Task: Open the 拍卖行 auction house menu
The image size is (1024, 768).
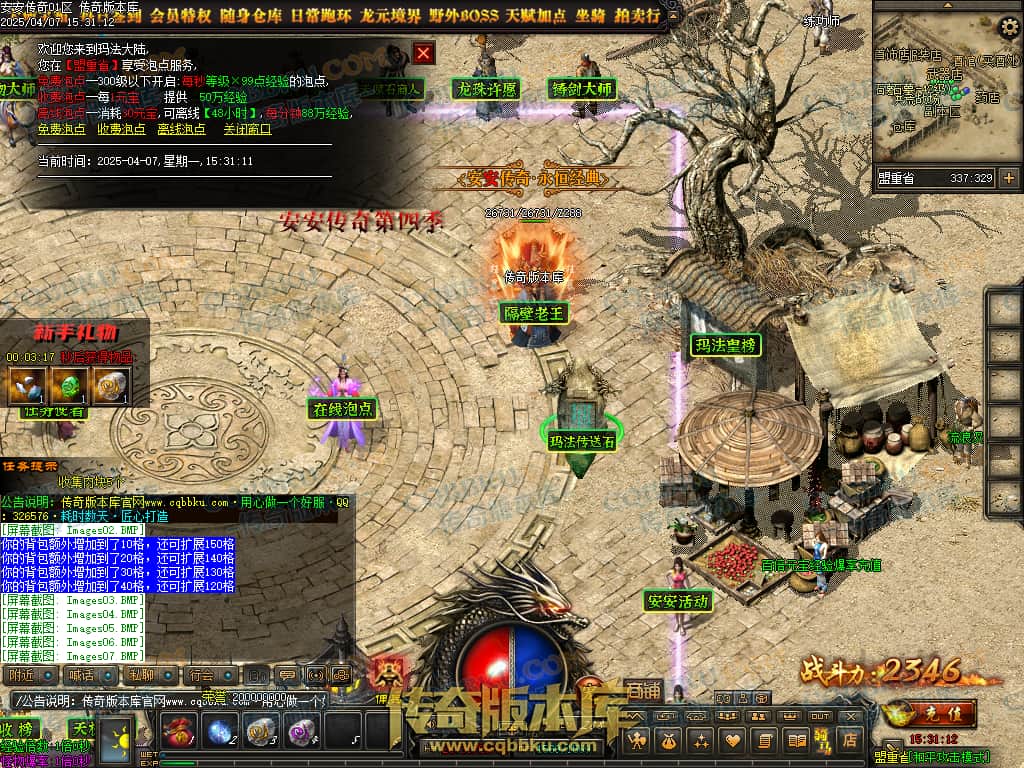Action: pyautogui.click(x=638, y=16)
